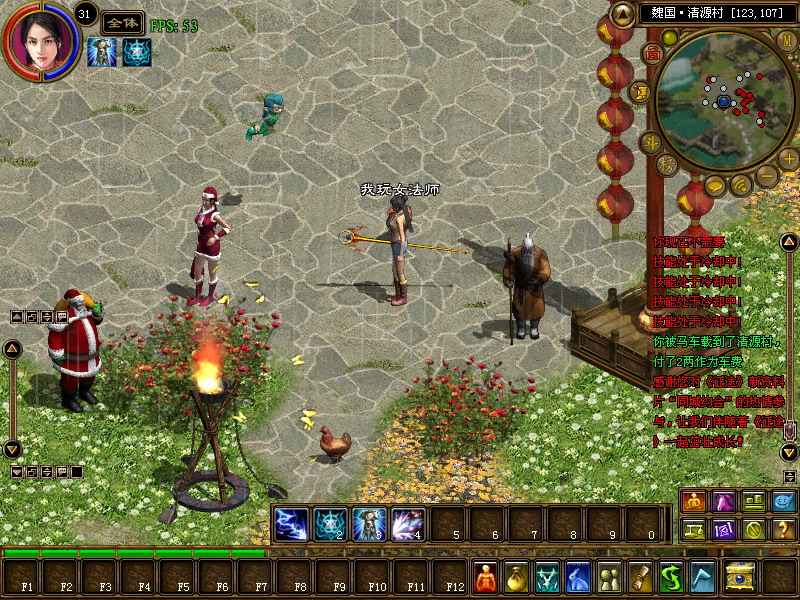
Task: Open the world map with the M button
Action: [786, 39]
